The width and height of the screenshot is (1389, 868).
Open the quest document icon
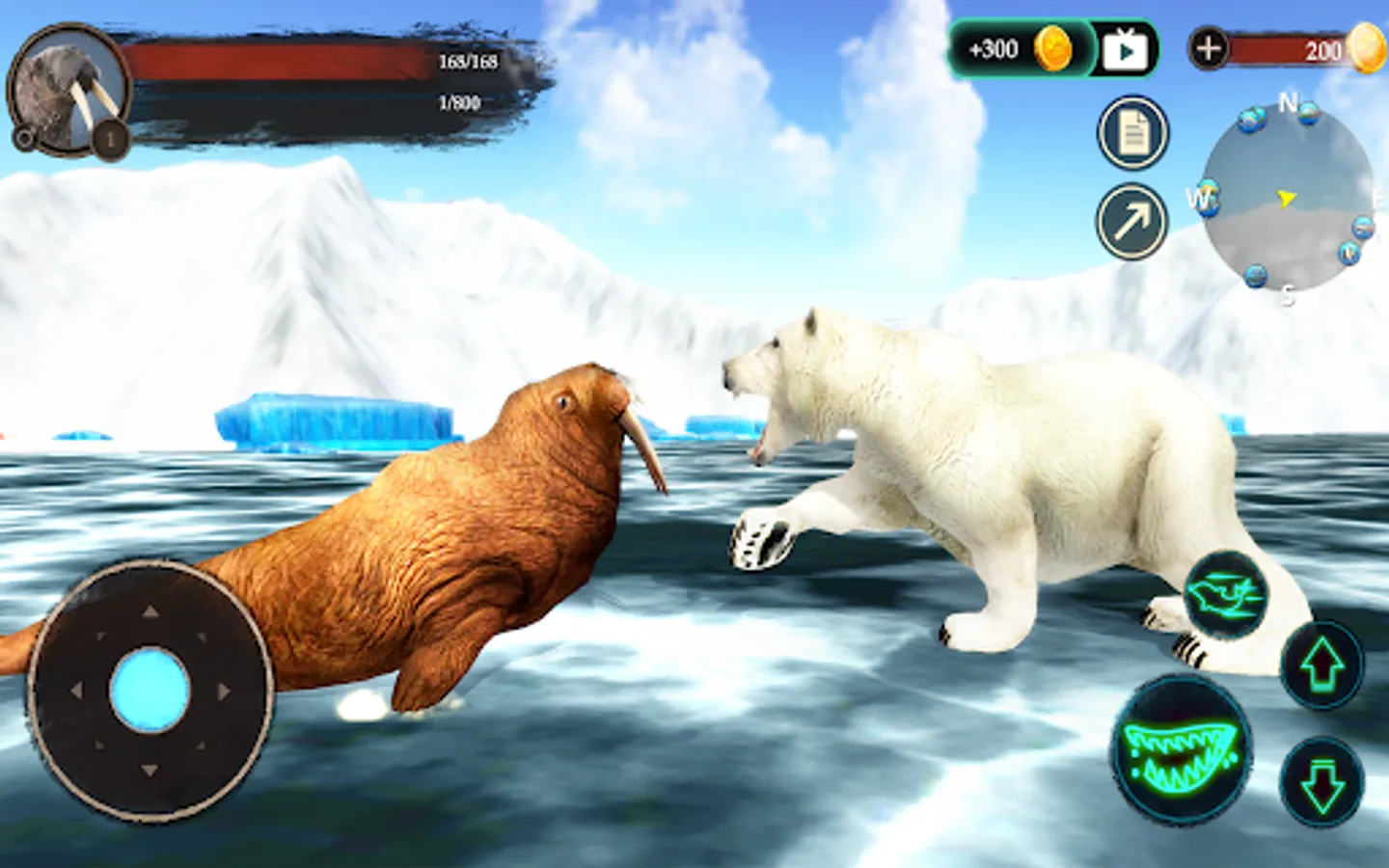pyautogui.click(x=1133, y=134)
